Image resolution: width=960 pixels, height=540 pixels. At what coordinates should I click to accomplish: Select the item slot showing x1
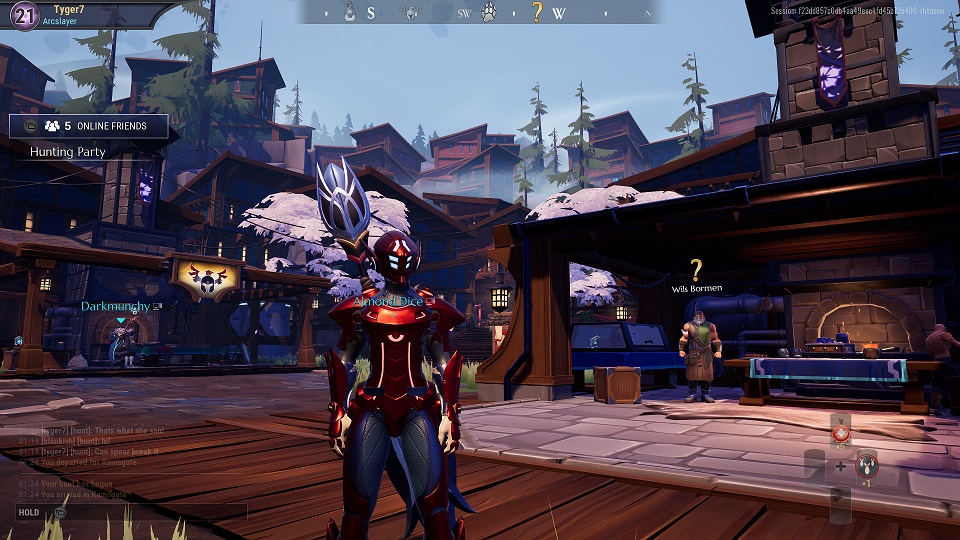coord(867,466)
